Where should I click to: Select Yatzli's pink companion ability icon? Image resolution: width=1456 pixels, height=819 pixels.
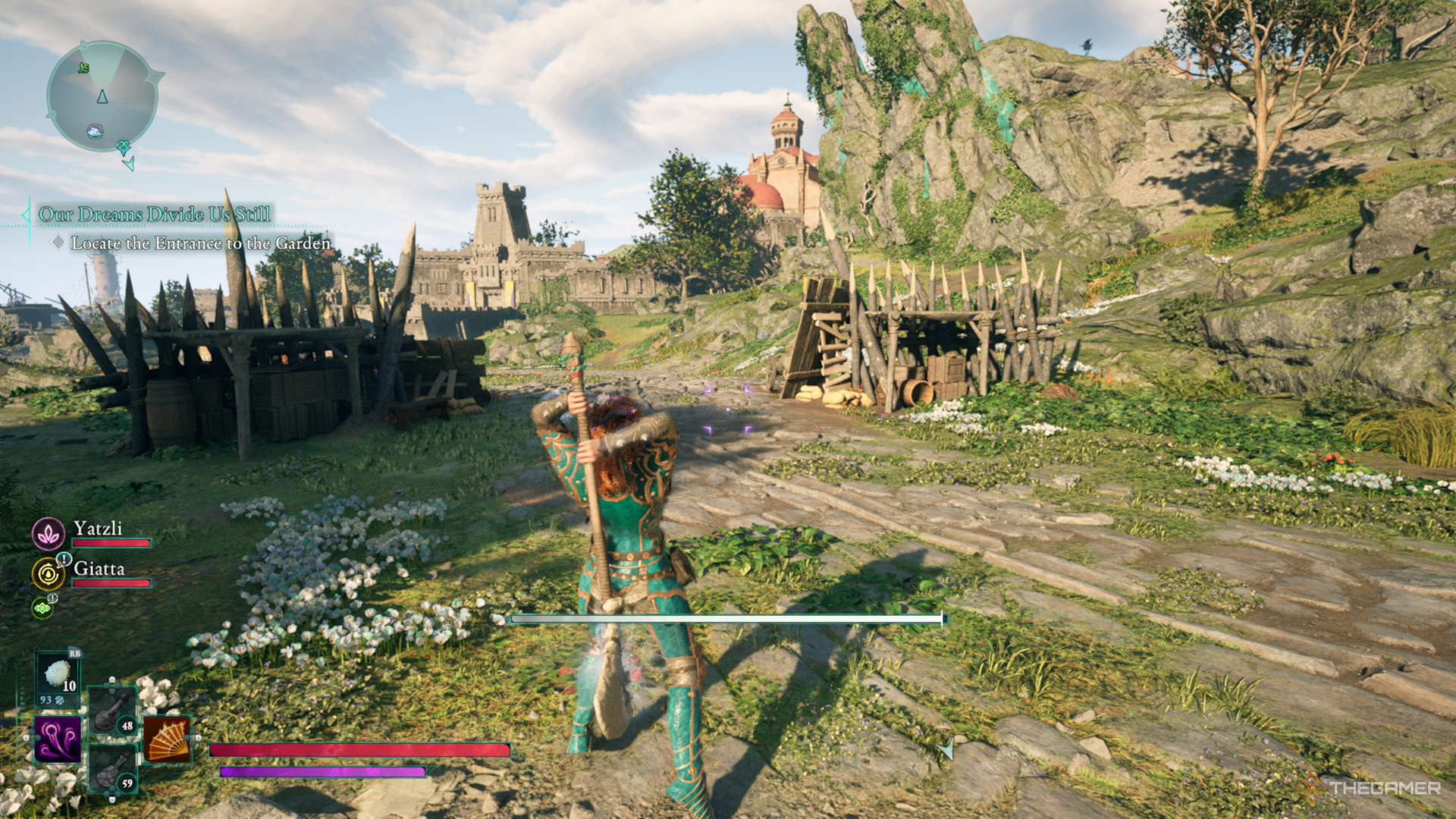(x=49, y=534)
